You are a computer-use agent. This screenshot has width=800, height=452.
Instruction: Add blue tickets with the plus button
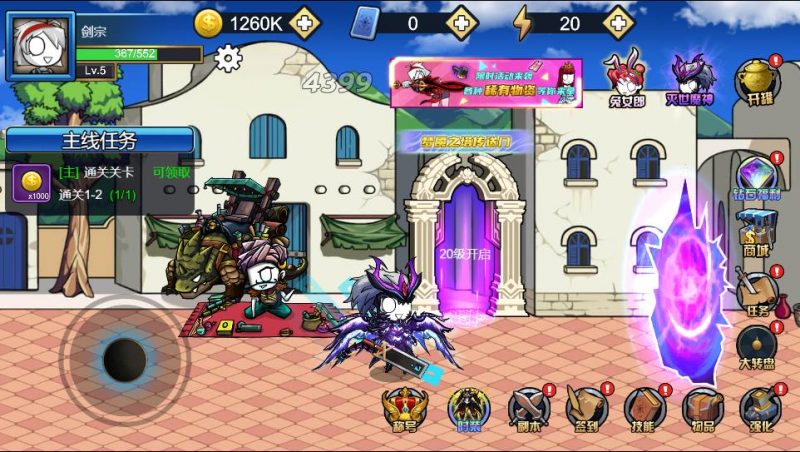[x=460, y=20]
